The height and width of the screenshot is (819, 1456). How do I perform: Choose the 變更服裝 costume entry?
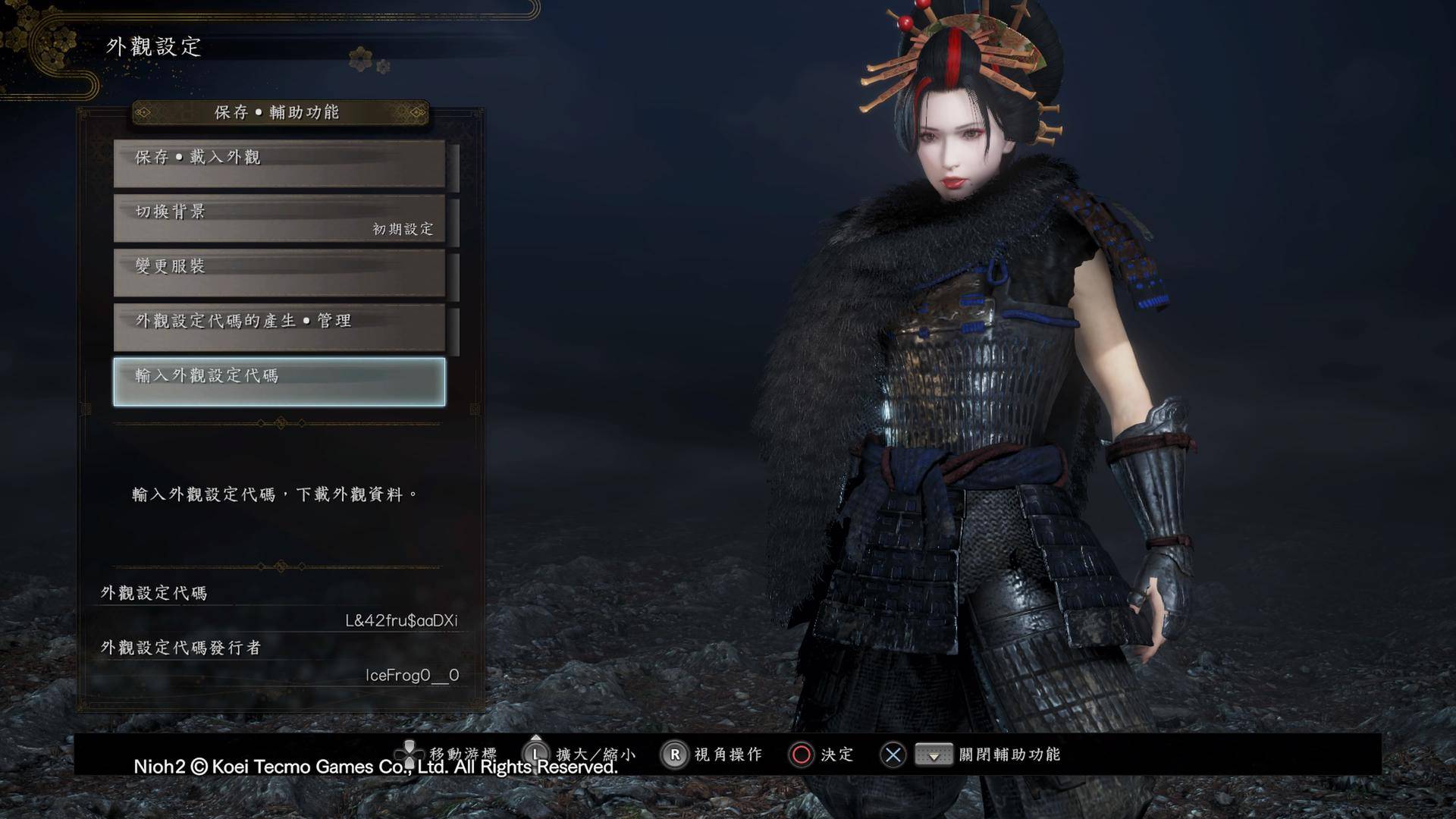click(x=279, y=273)
